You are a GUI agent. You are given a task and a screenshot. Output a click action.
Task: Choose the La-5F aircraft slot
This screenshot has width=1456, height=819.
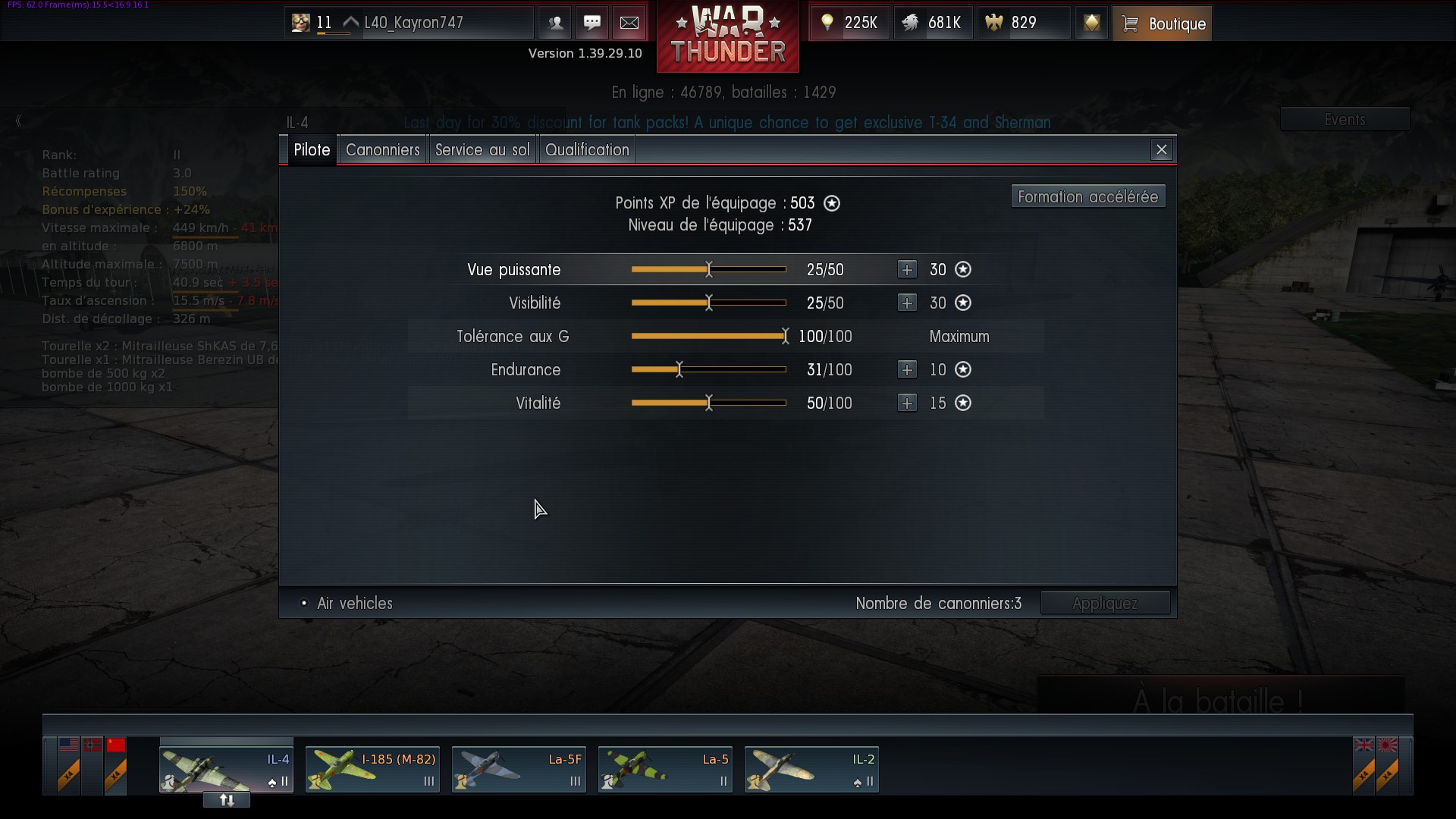519,770
